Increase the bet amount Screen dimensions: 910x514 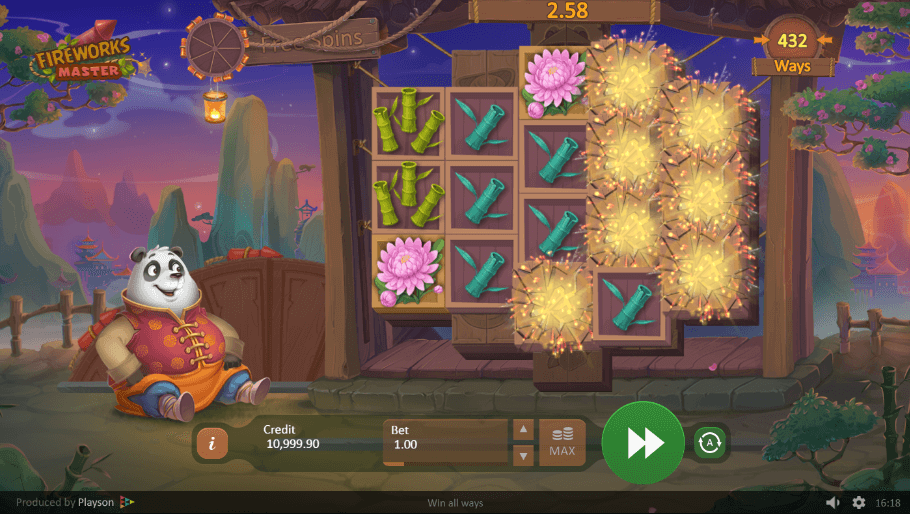click(523, 429)
